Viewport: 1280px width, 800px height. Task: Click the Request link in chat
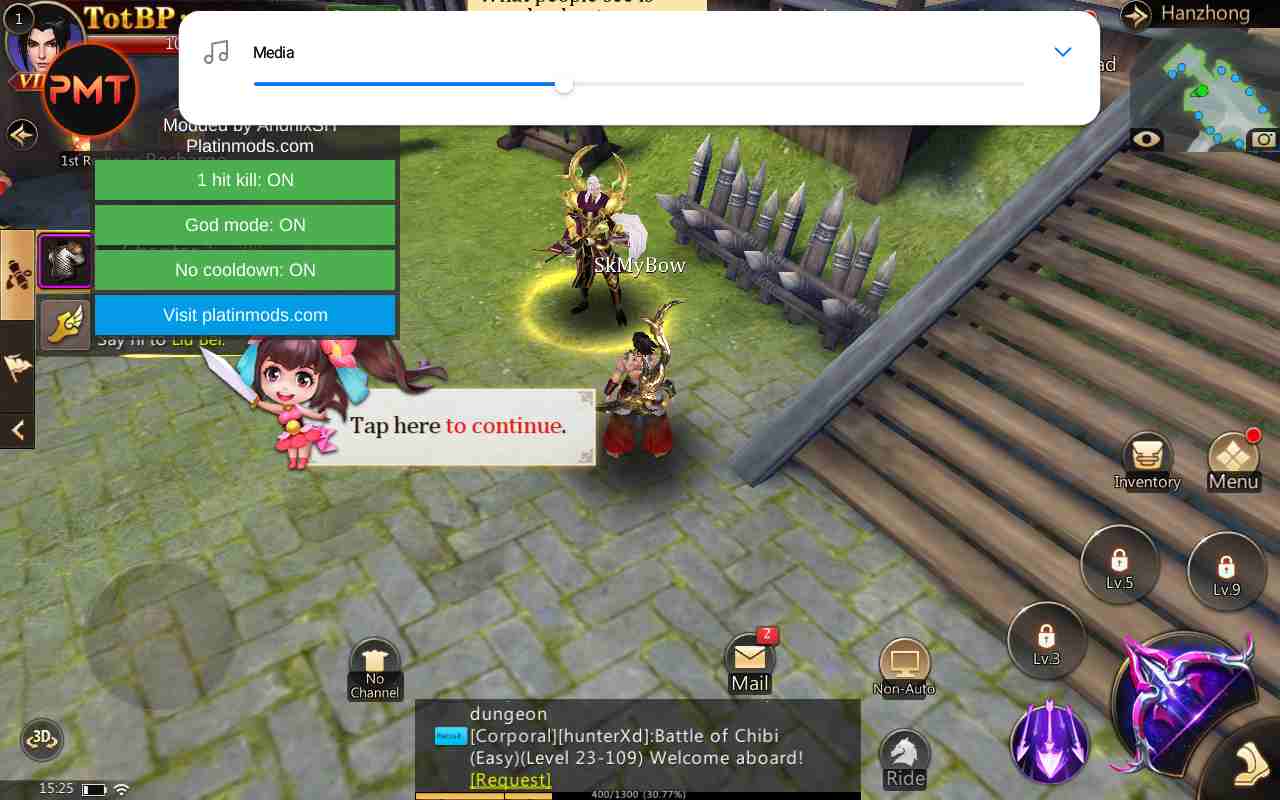click(x=510, y=779)
